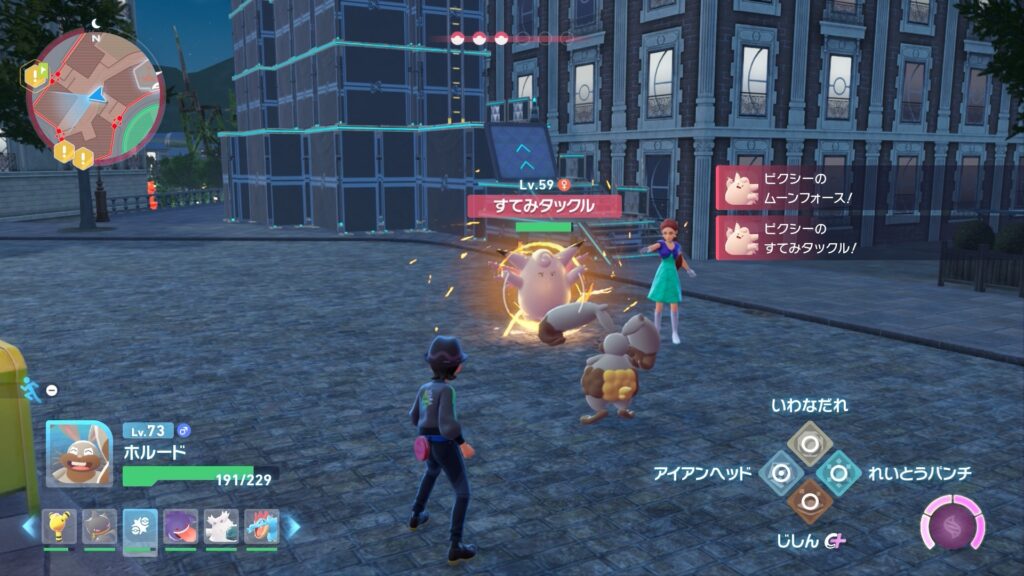Use the Jishin (Earthquake) move
1024x576 pixels.
click(808, 501)
